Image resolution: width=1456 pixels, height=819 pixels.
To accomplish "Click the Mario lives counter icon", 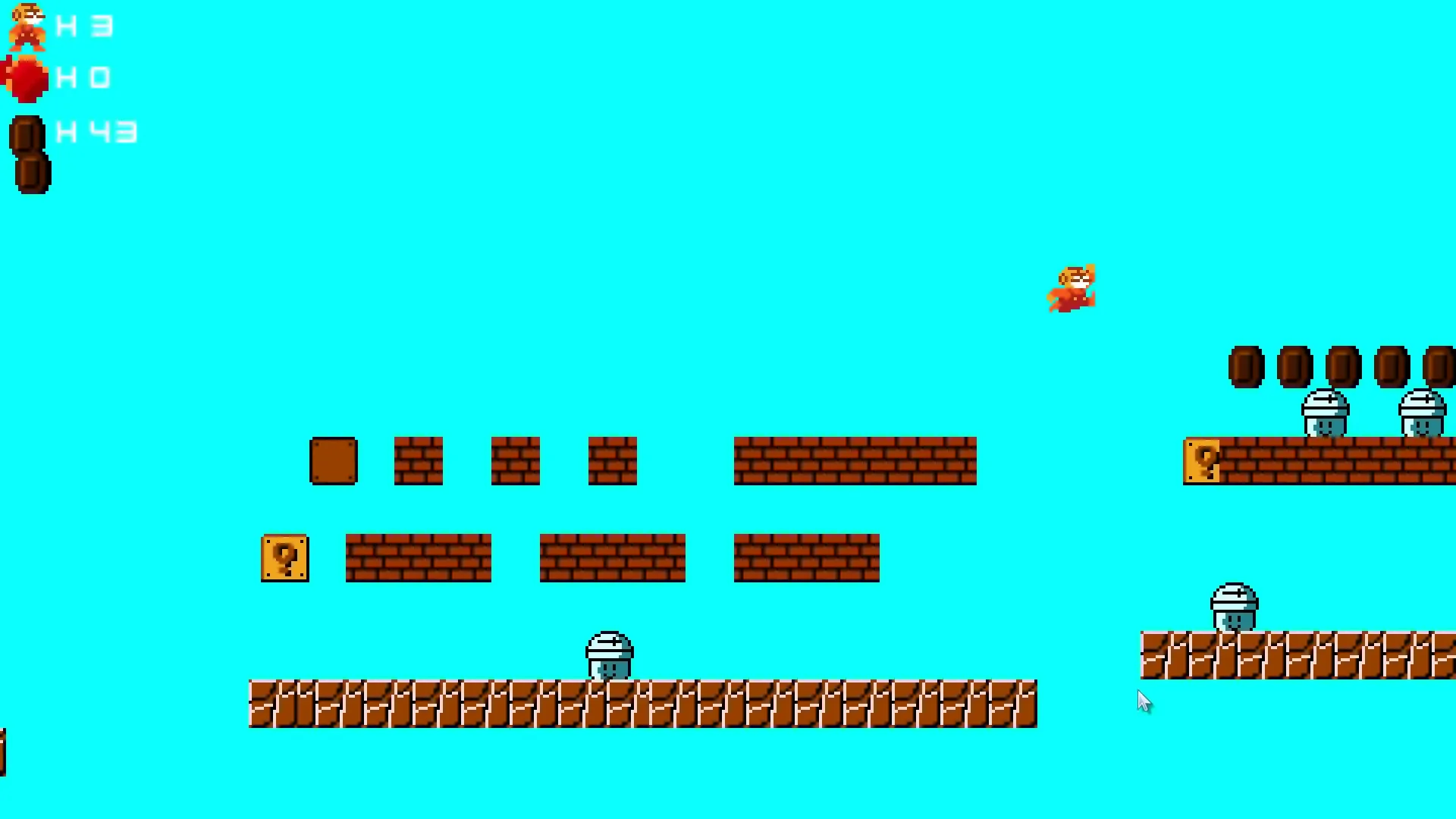I will click(x=27, y=27).
